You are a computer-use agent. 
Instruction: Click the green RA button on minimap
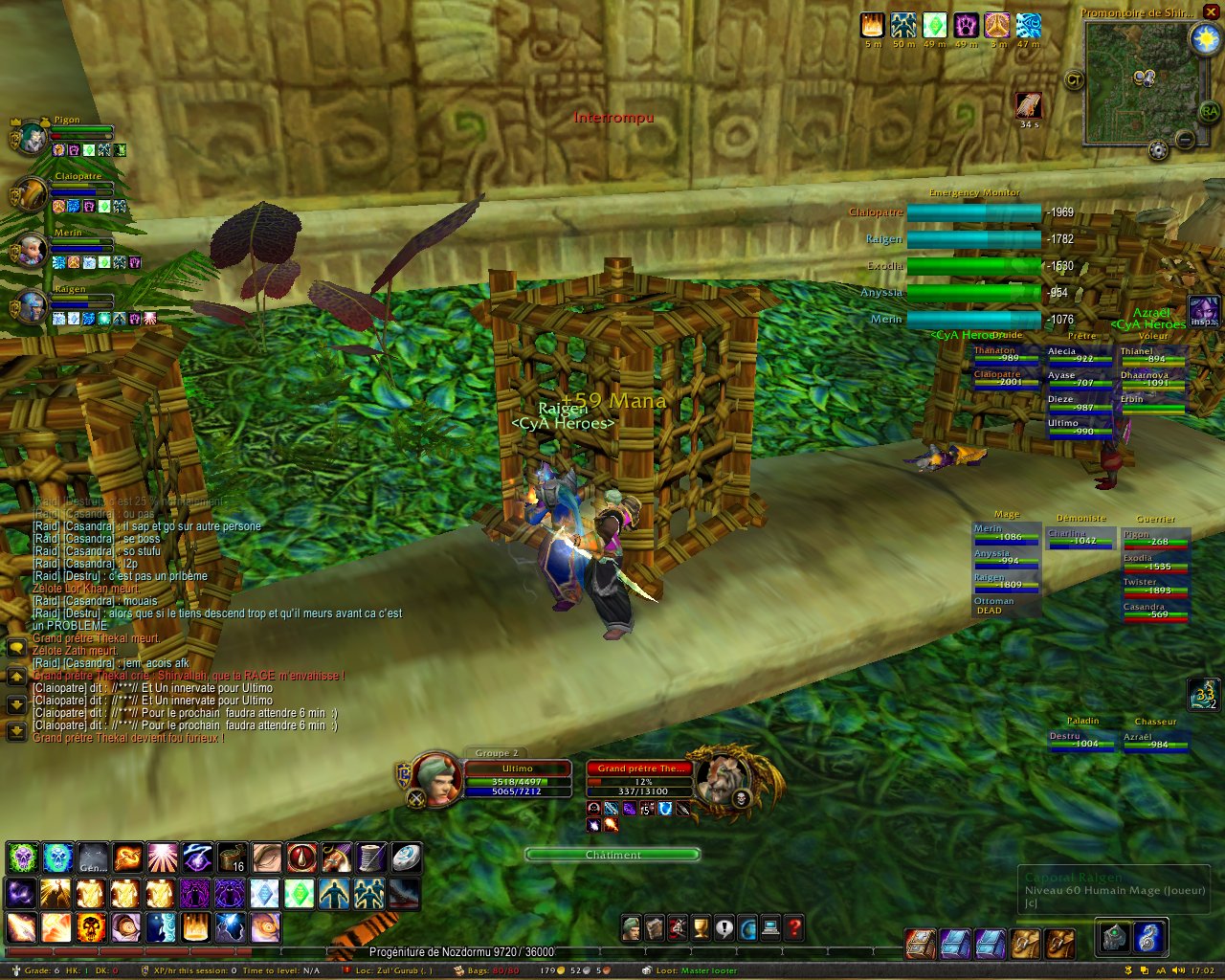[1209, 112]
